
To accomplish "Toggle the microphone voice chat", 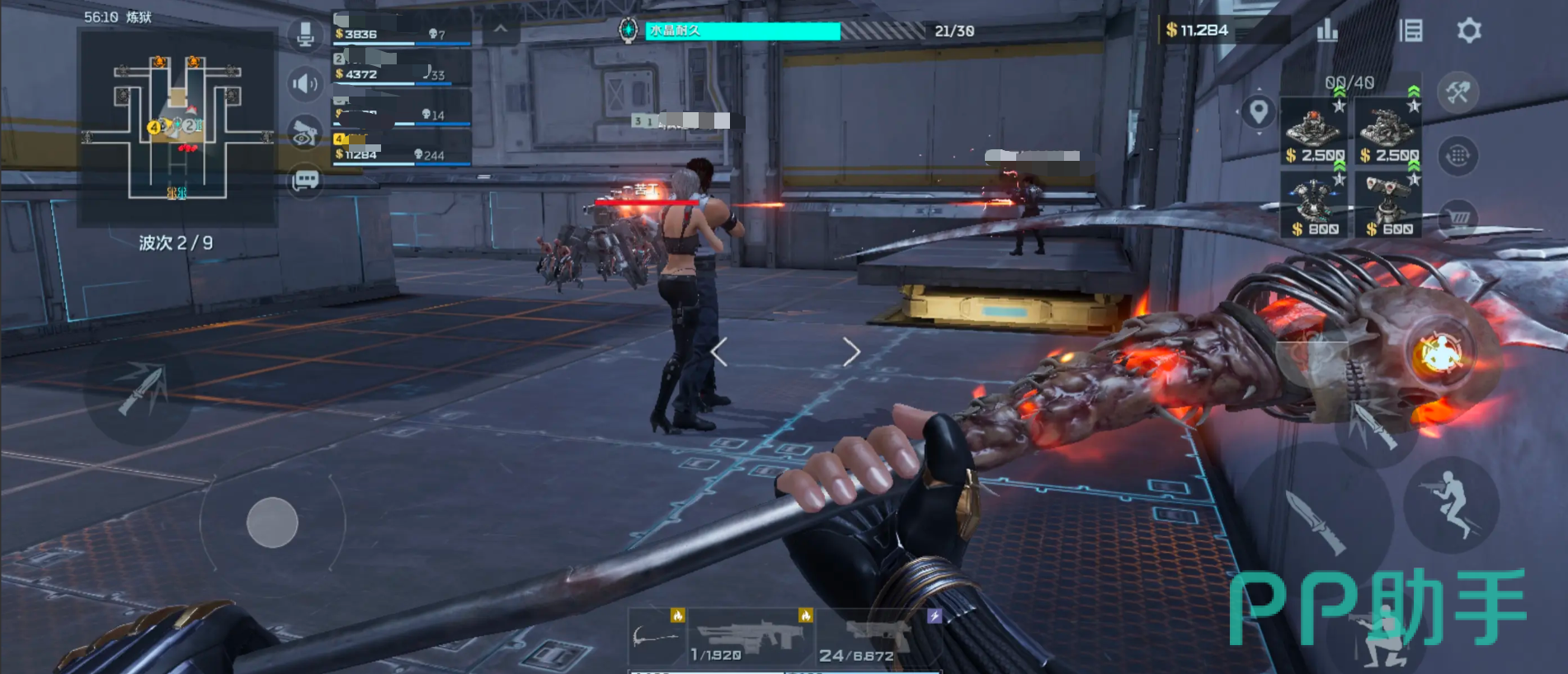I will tap(305, 35).
